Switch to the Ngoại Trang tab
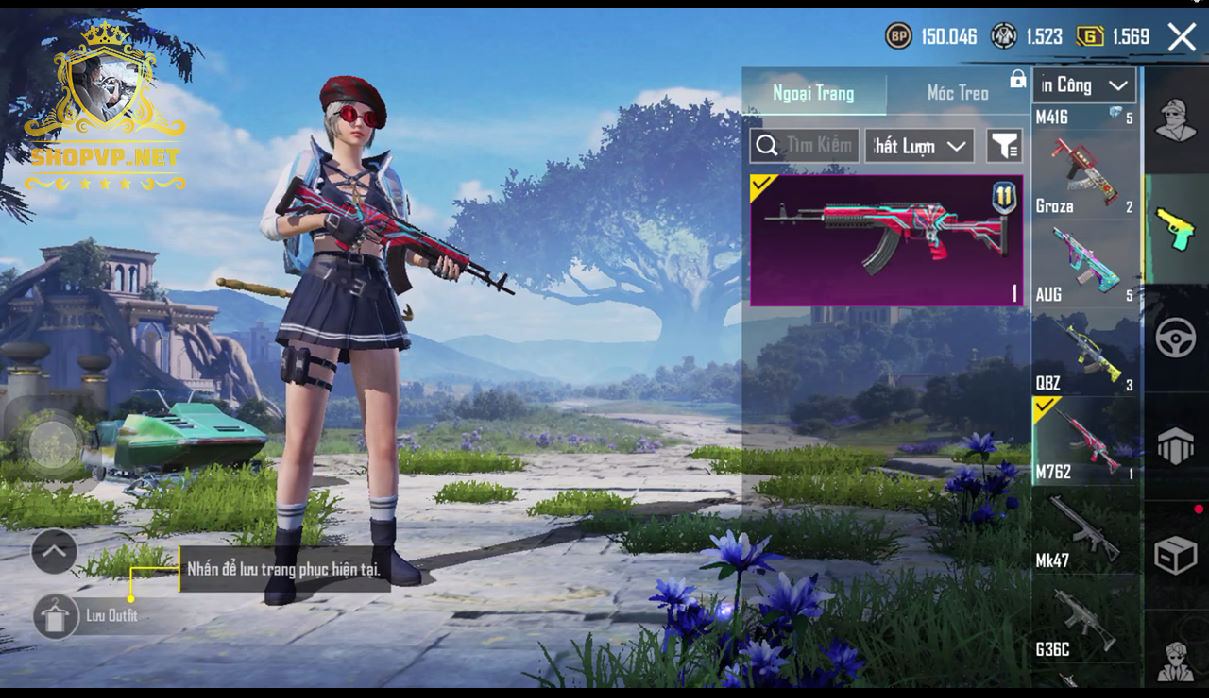 pos(813,94)
